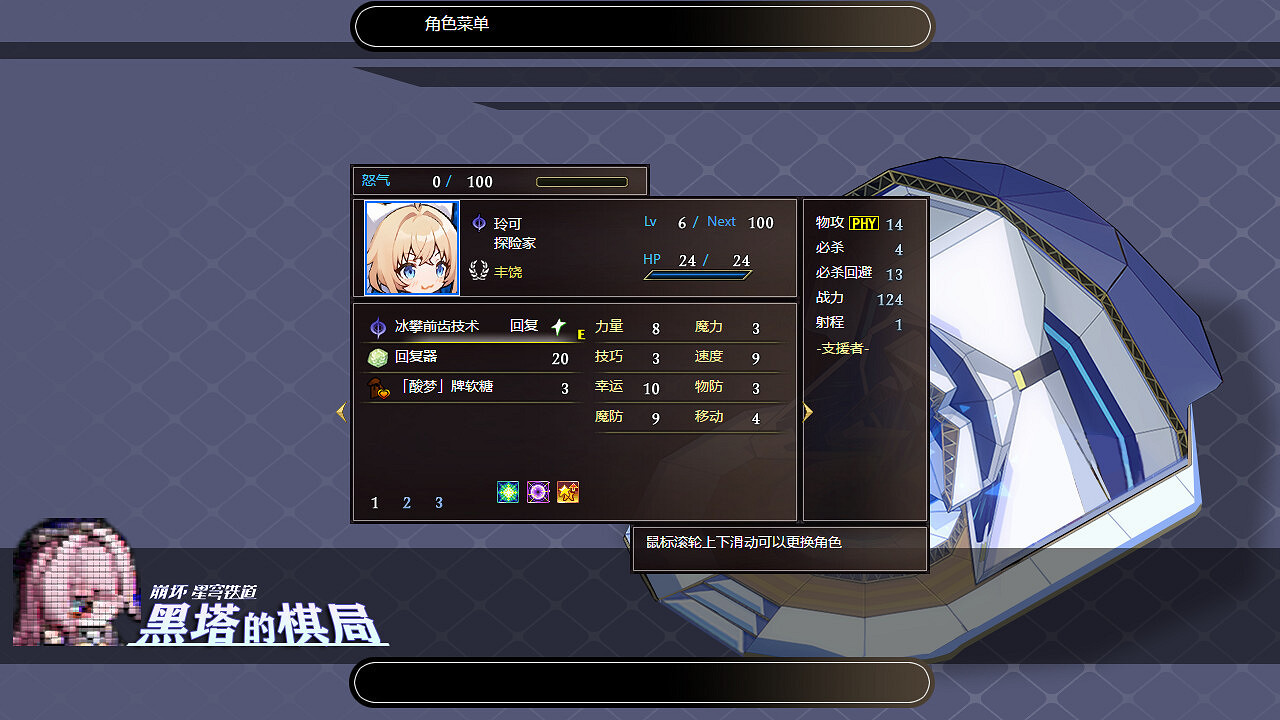Viewport: 1280px width, 720px height.
Task: Click the 怒气 rage gauge bar
Action: (x=585, y=182)
